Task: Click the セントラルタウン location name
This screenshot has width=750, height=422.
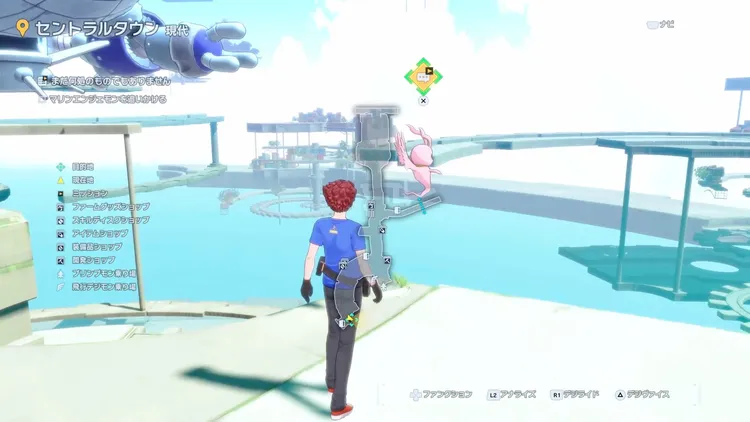Action: tap(95, 28)
